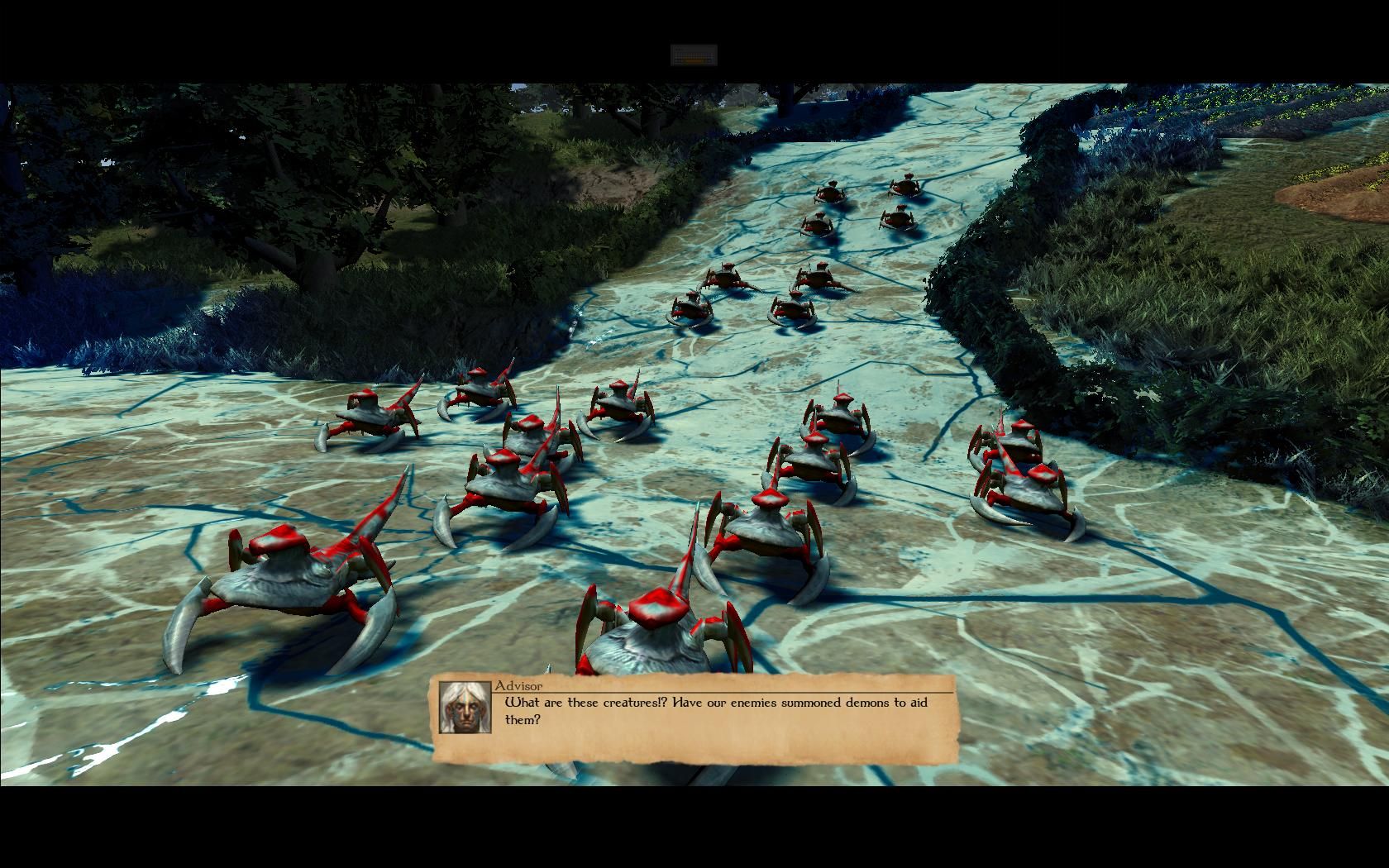Open the dim keyboard icon overlay

point(694,55)
